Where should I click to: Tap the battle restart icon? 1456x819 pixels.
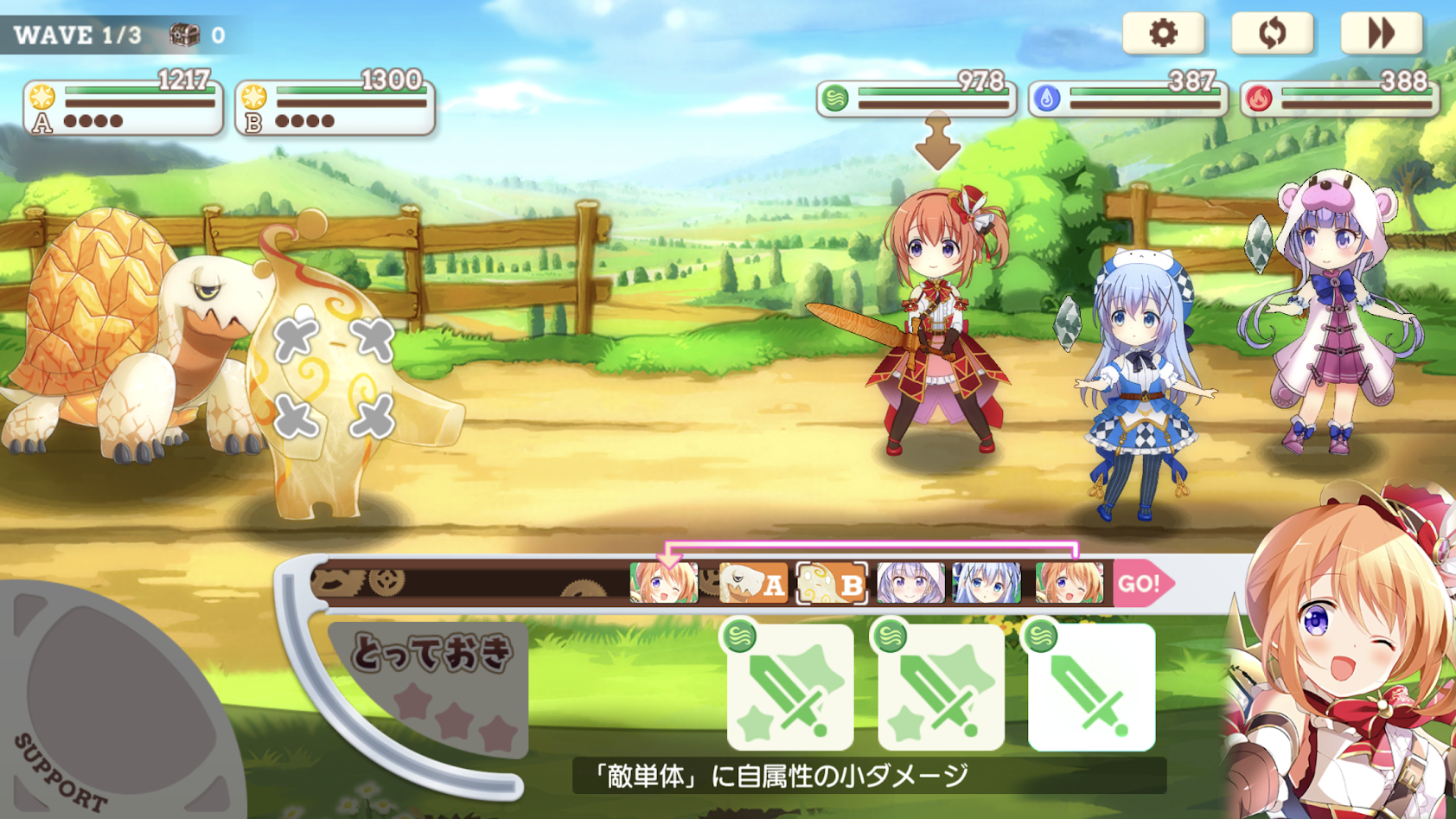click(x=1272, y=34)
